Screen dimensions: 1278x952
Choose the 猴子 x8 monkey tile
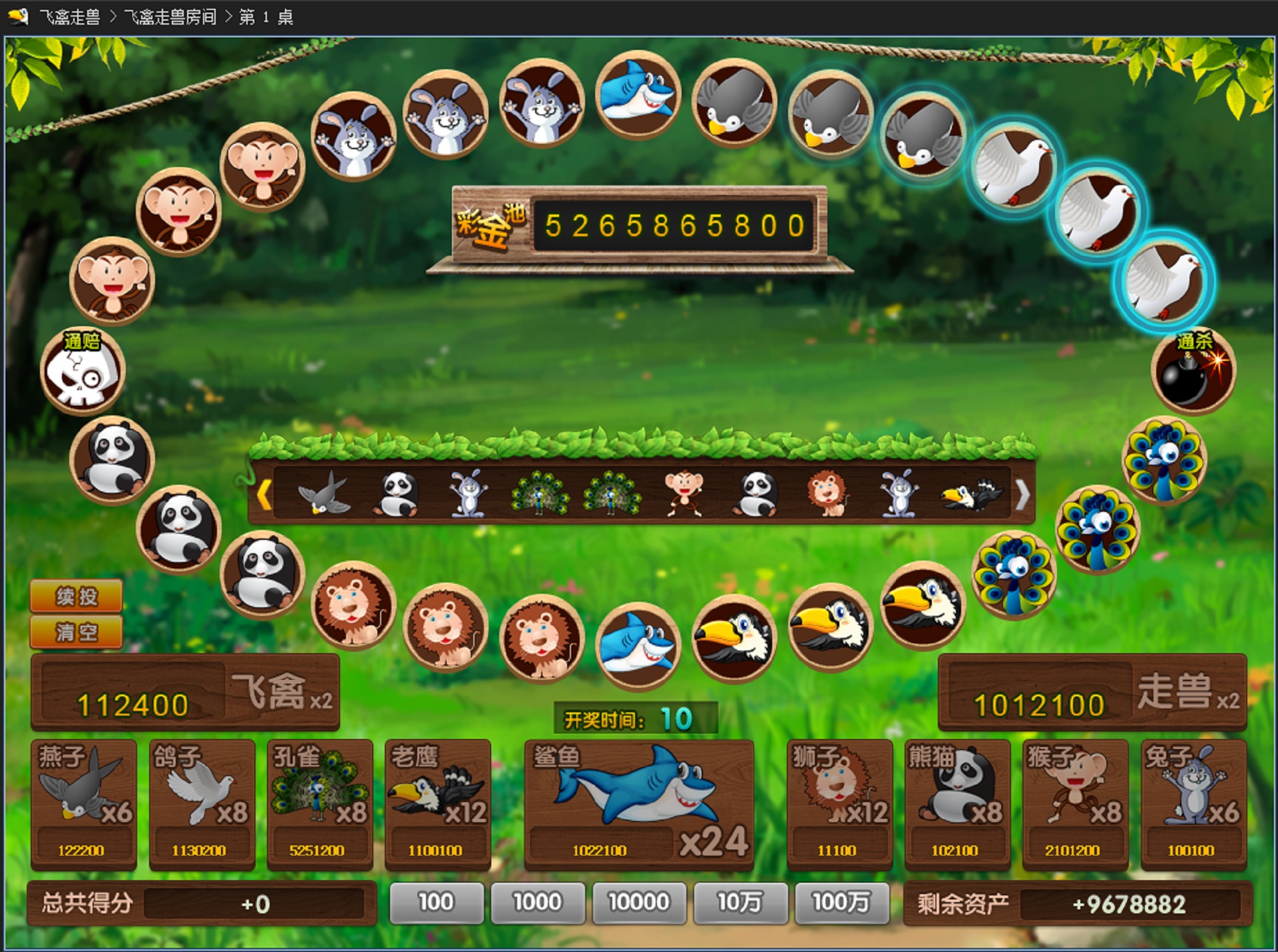pyautogui.click(x=1075, y=804)
